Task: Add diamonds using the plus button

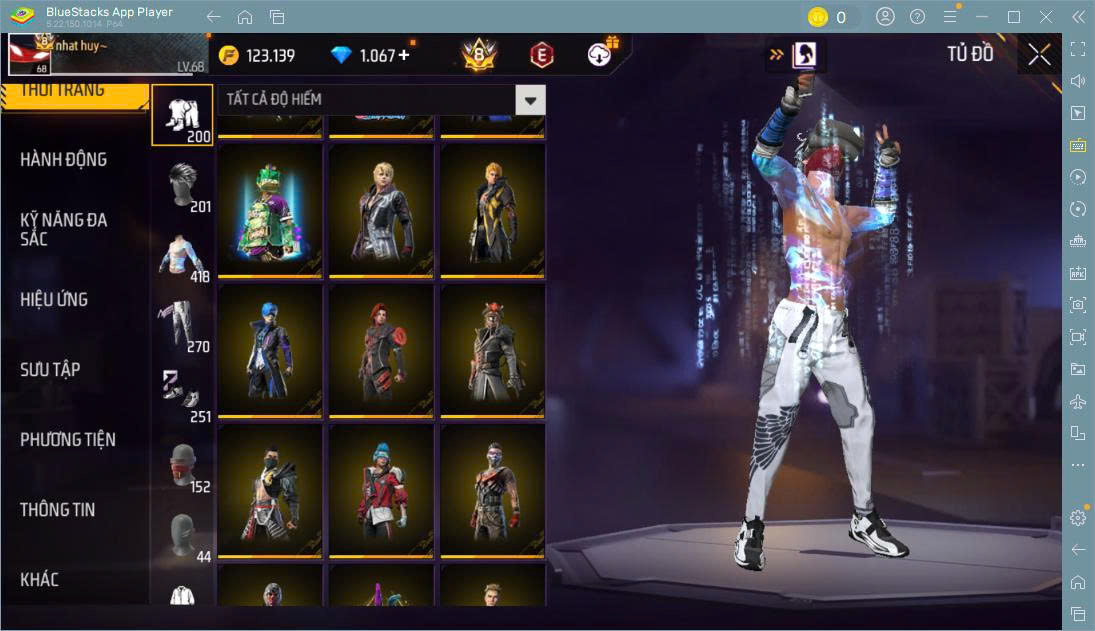Action: 404,55
